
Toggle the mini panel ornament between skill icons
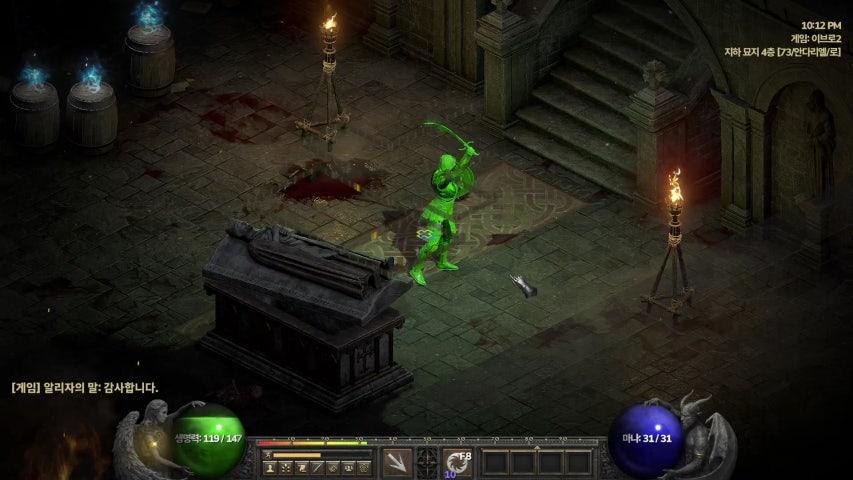[x=427, y=462]
